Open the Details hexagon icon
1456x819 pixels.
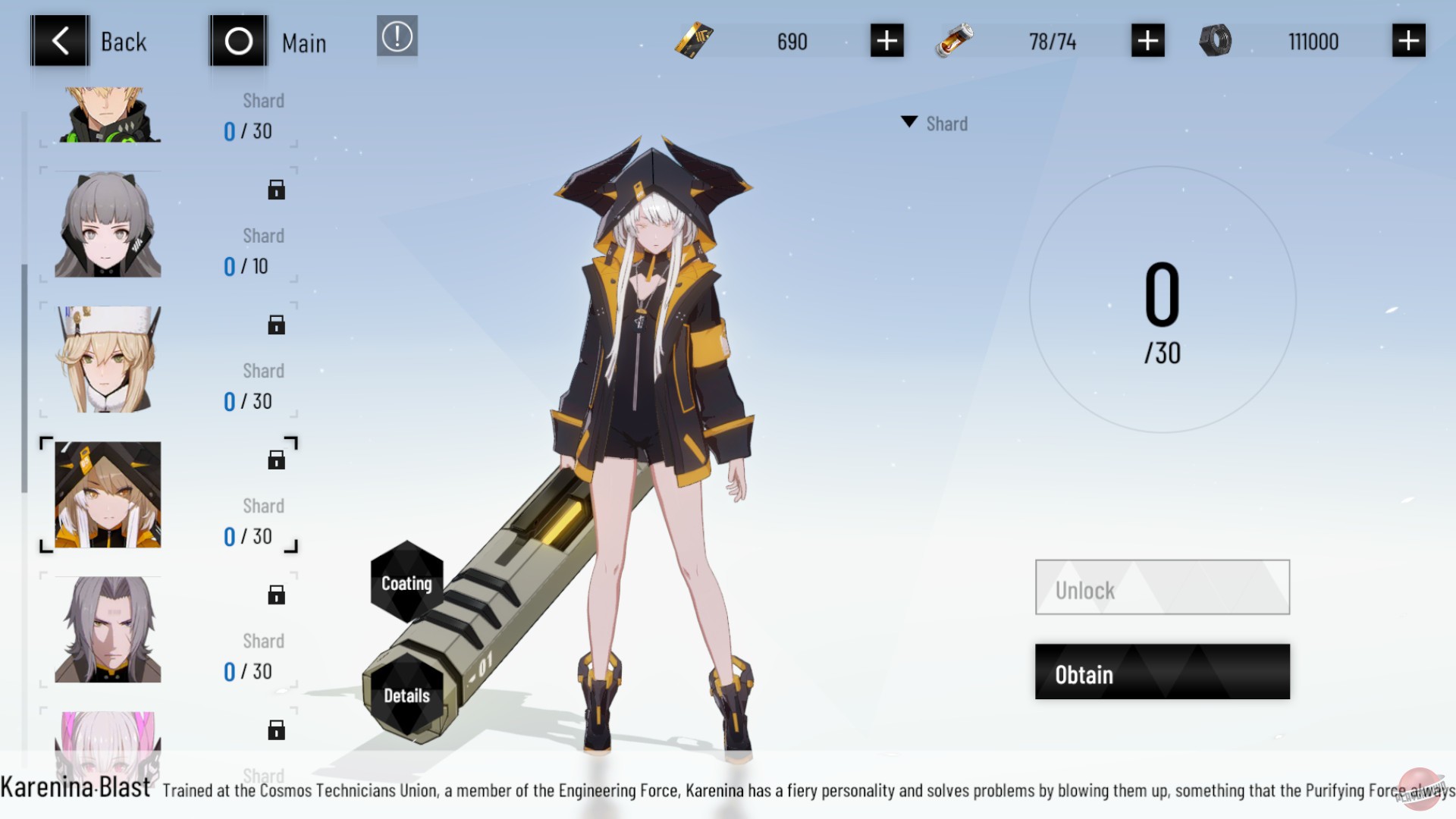pyautogui.click(x=406, y=695)
